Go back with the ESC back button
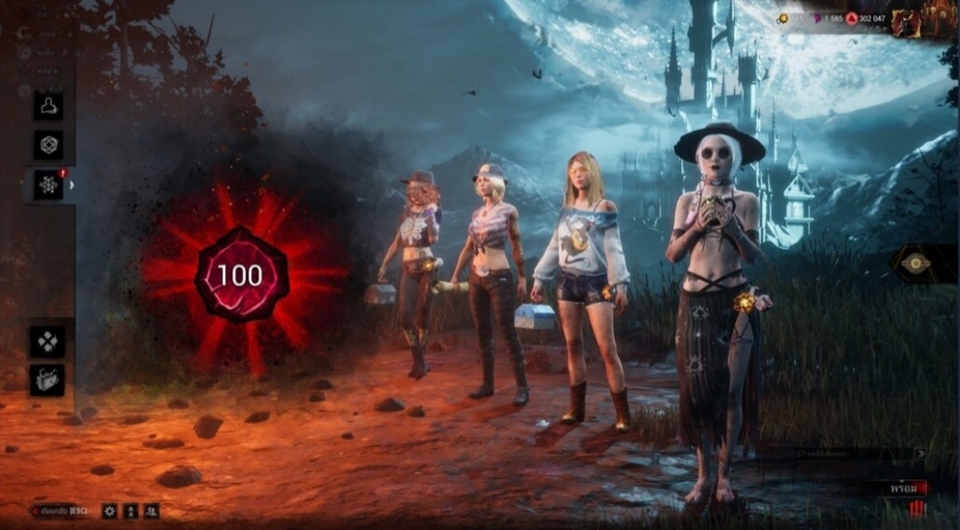Image resolution: width=960 pixels, height=530 pixels. coord(59,511)
